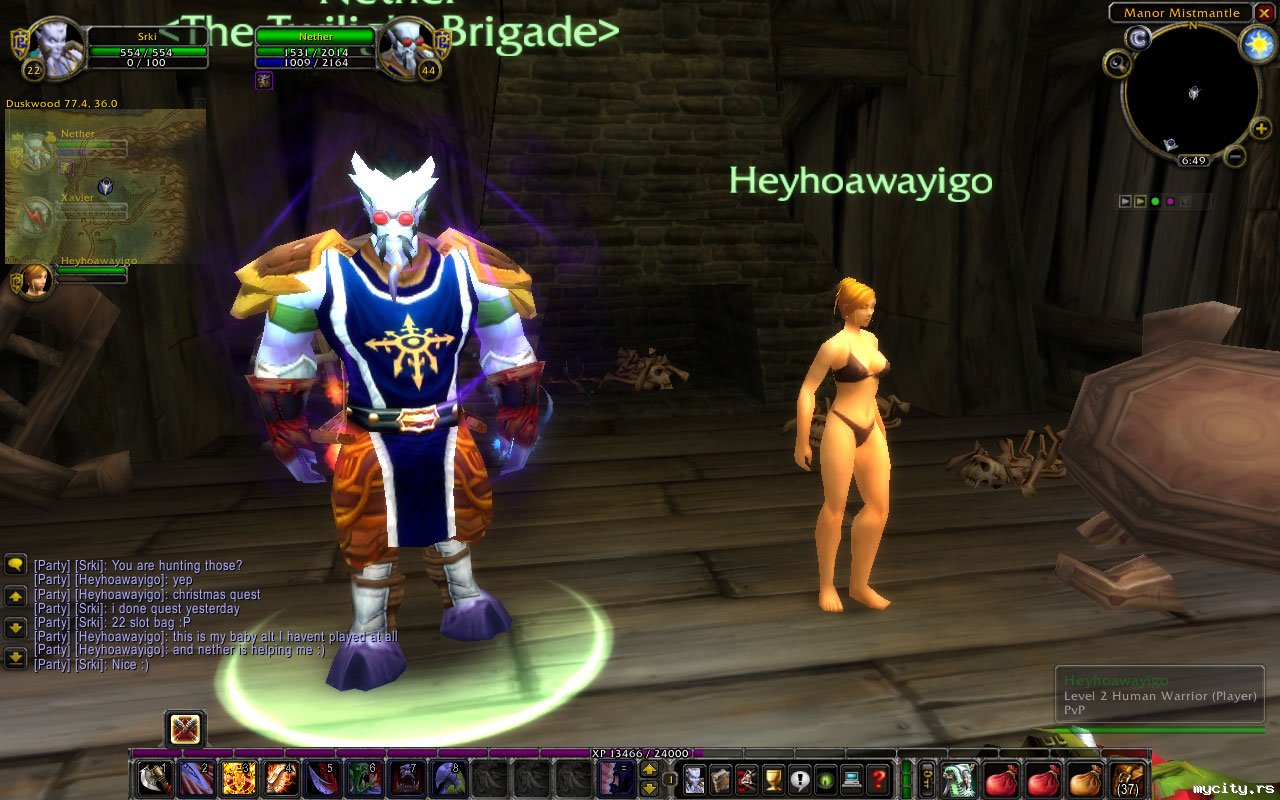Image resolution: width=1280 pixels, height=800 pixels.
Task: Select party member Heyhoawayigo's portrait
Action: coord(36,280)
